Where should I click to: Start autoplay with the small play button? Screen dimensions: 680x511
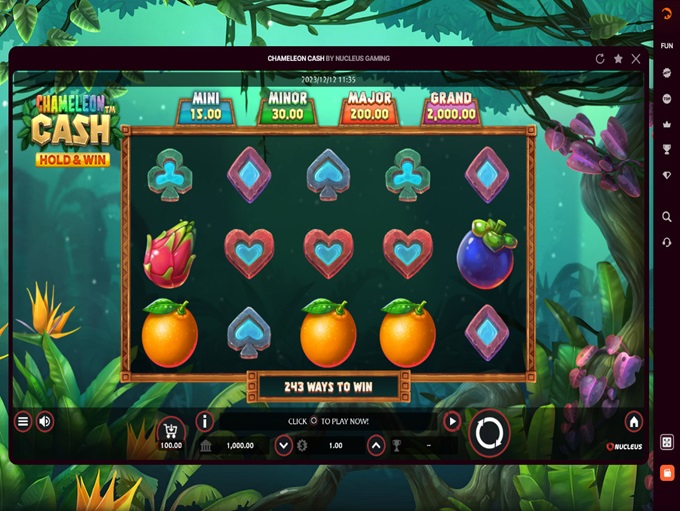(x=452, y=422)
